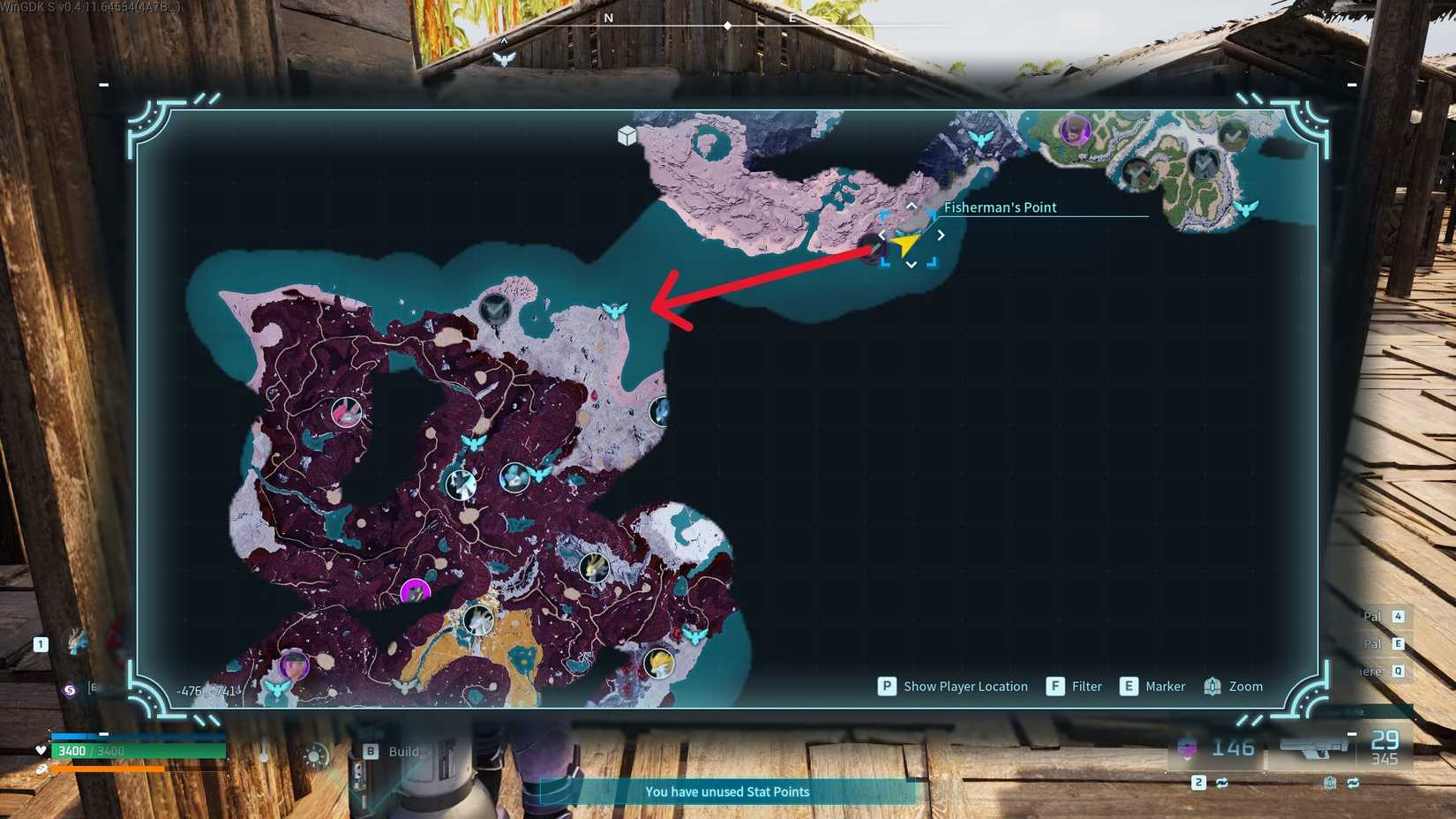Select the cube supply drop icon at map top
Image resolution: width=1456 pixels, height=819 pixels.
click(x=627, y=137)
